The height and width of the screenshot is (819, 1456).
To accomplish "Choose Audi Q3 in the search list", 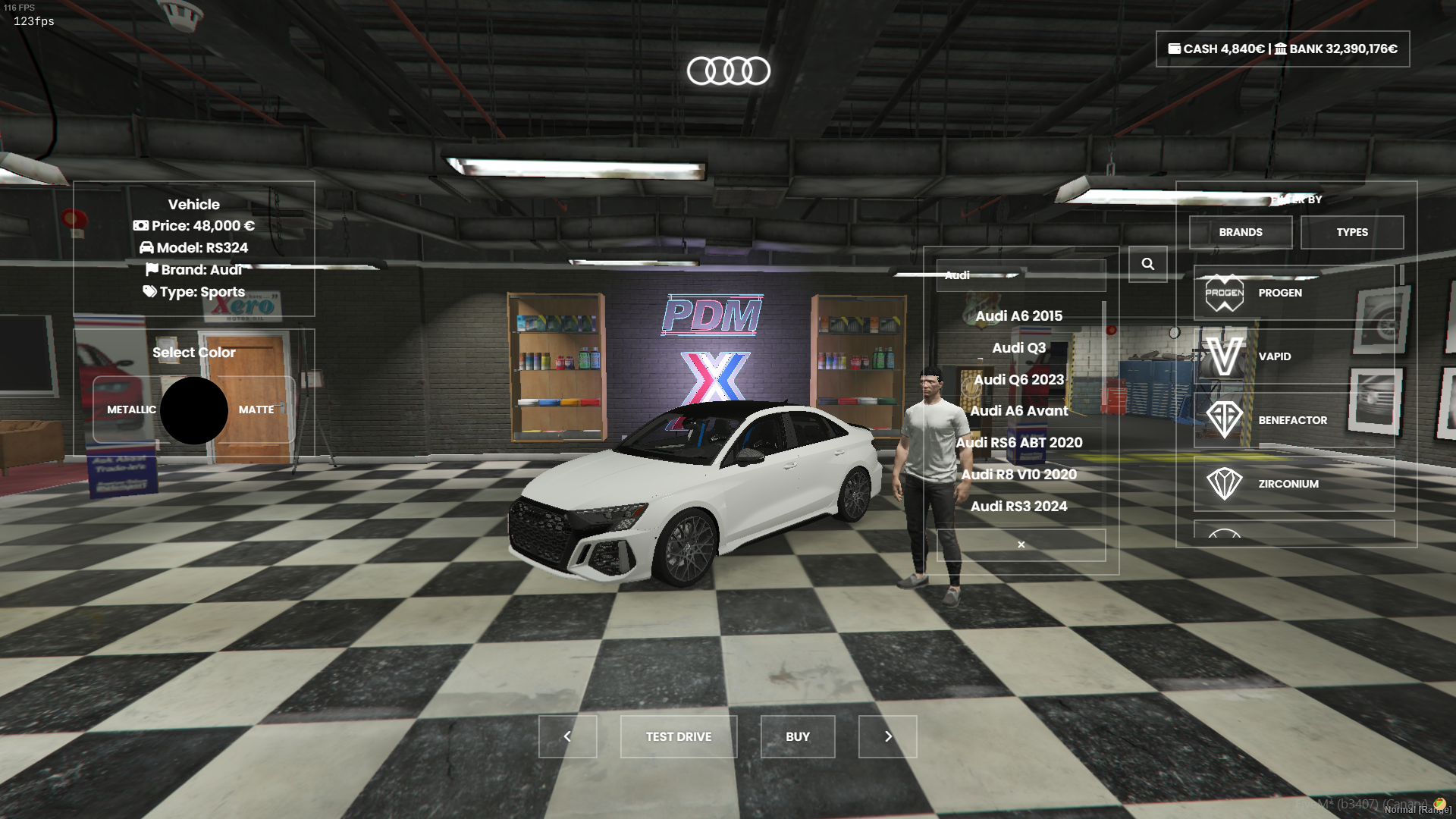I will (x=1018, y=348).
